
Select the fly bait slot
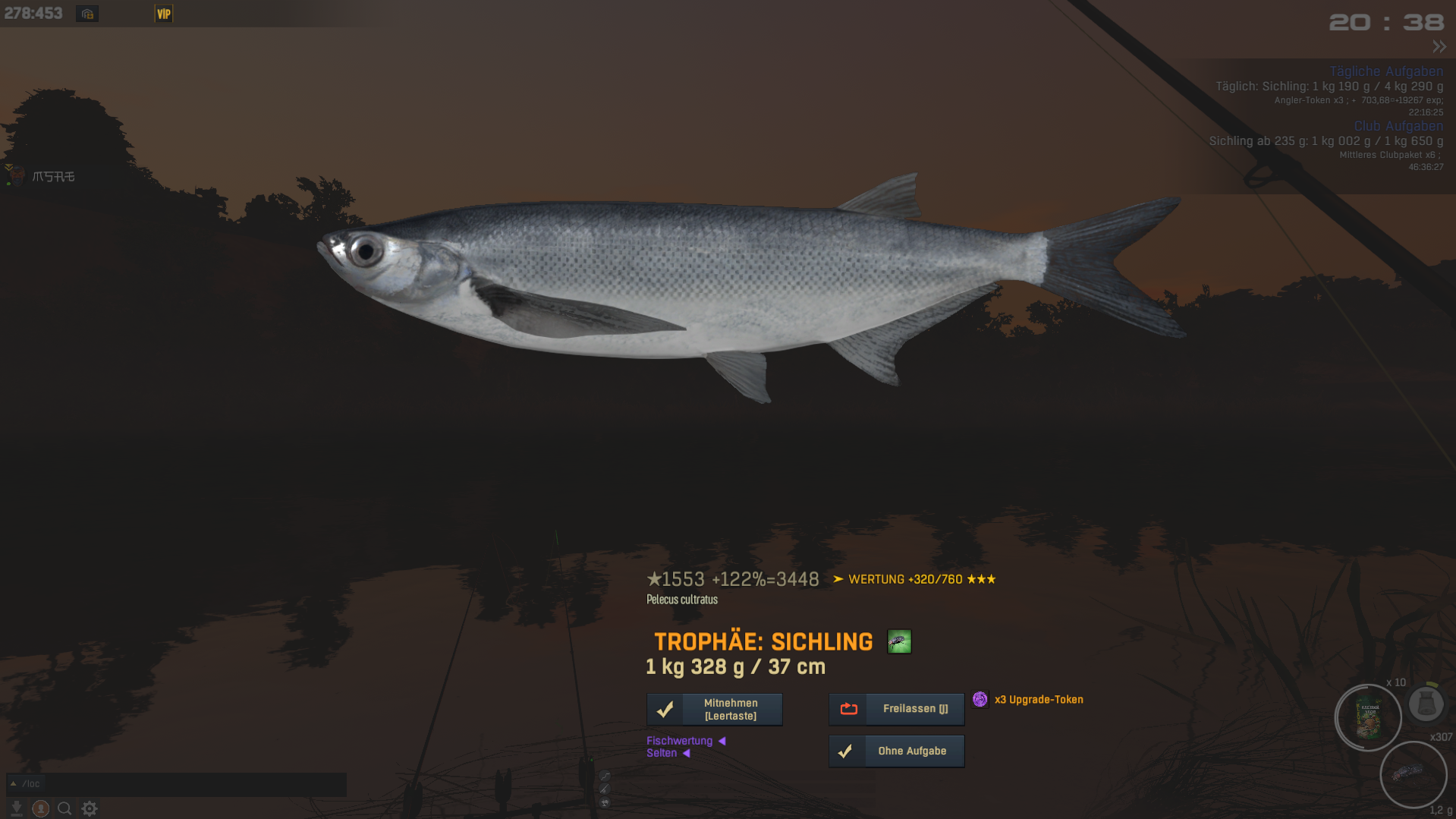click(1412, 774)
